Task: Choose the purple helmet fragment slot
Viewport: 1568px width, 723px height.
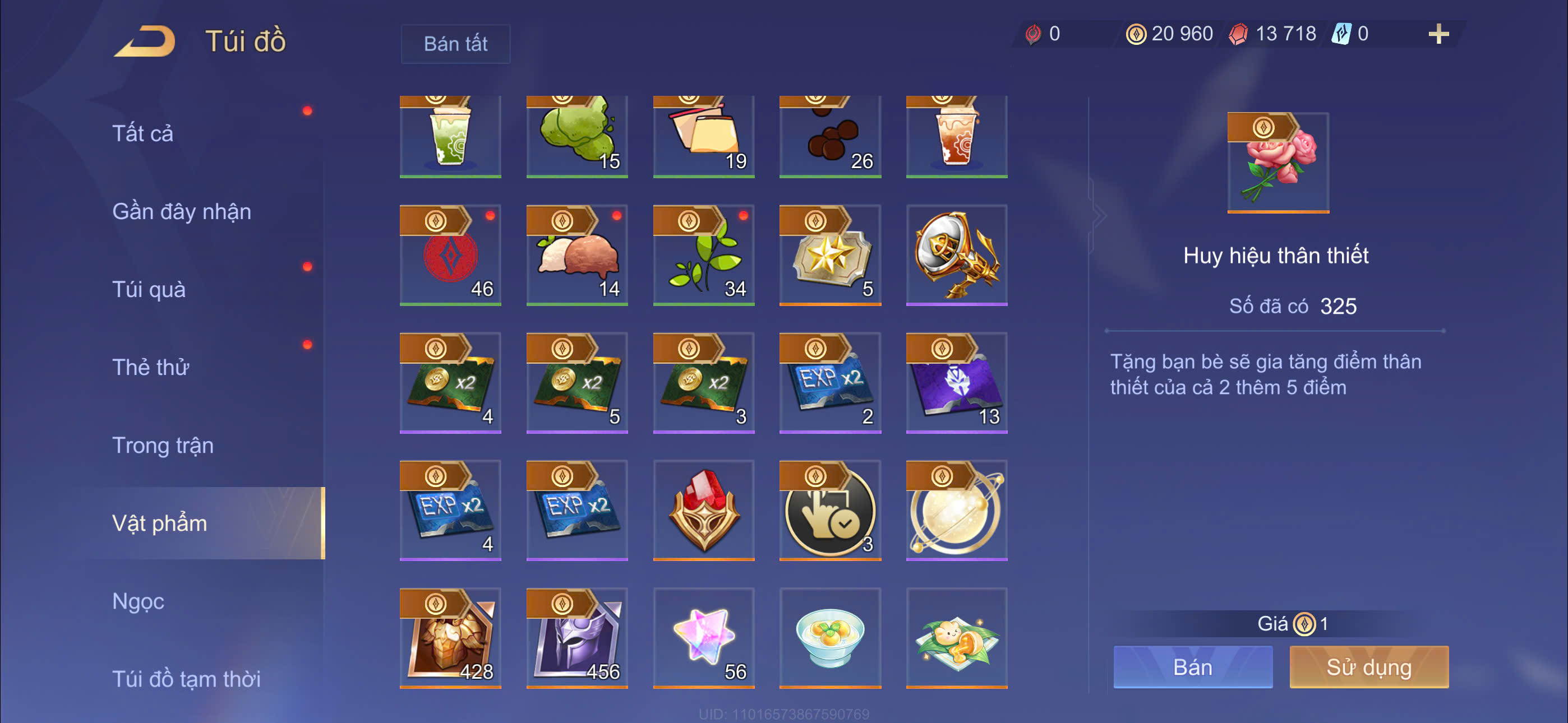Action: [x=577, y=638]
